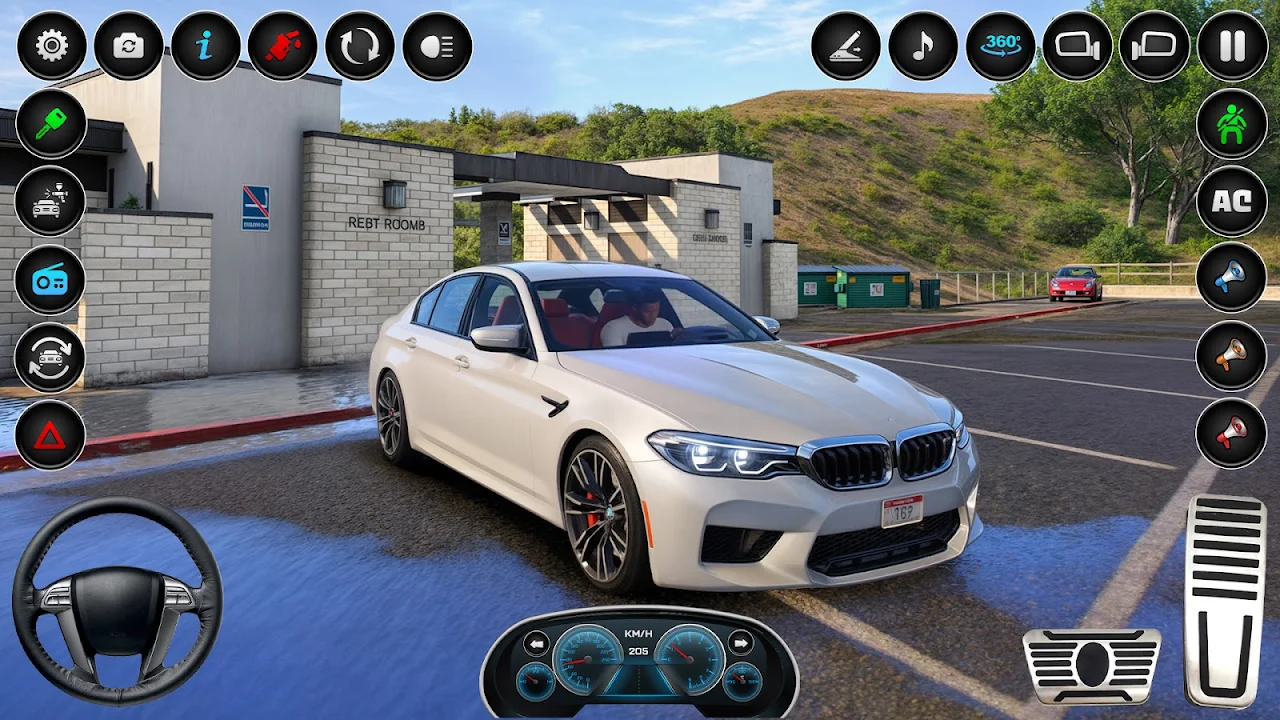Open the car paint spray option
The height and width of the screenshot is (720, 1280).
[50, 201]
